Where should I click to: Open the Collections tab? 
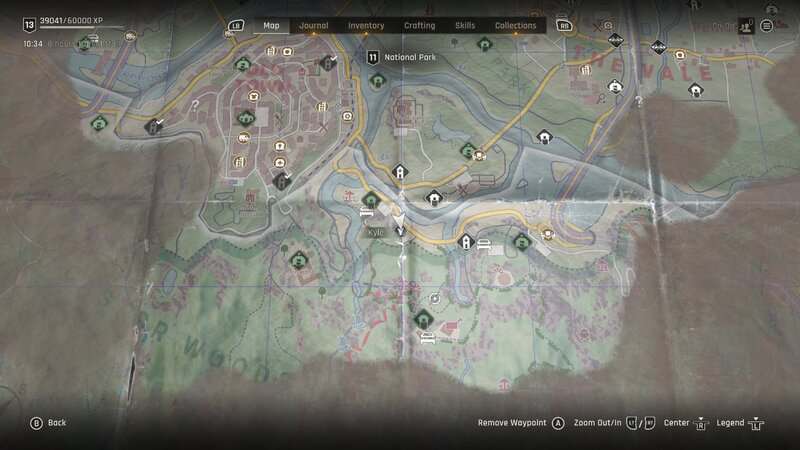516,26
